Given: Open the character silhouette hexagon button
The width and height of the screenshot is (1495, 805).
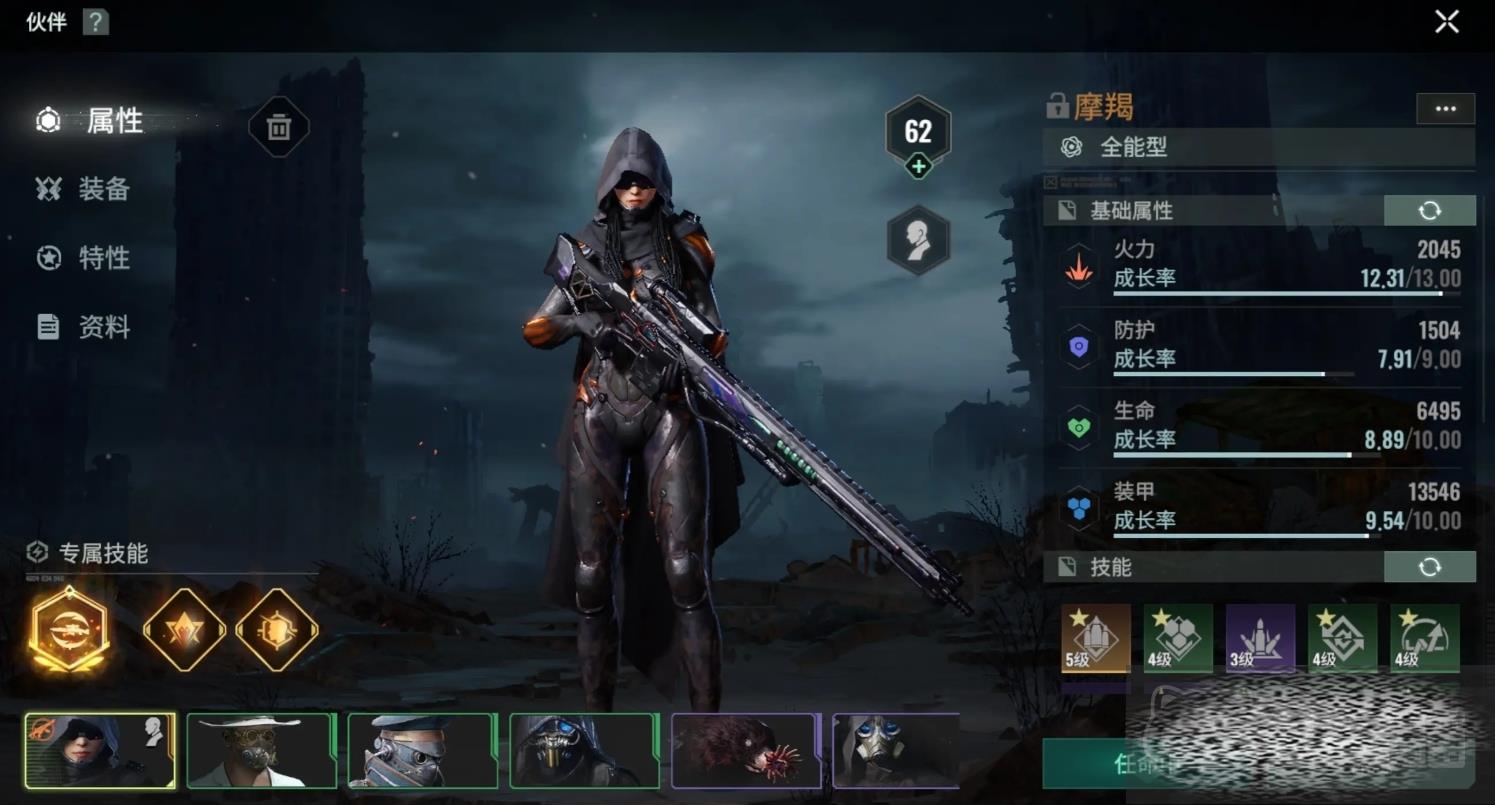Looking at the screenshot, I should tap(918, 240).
